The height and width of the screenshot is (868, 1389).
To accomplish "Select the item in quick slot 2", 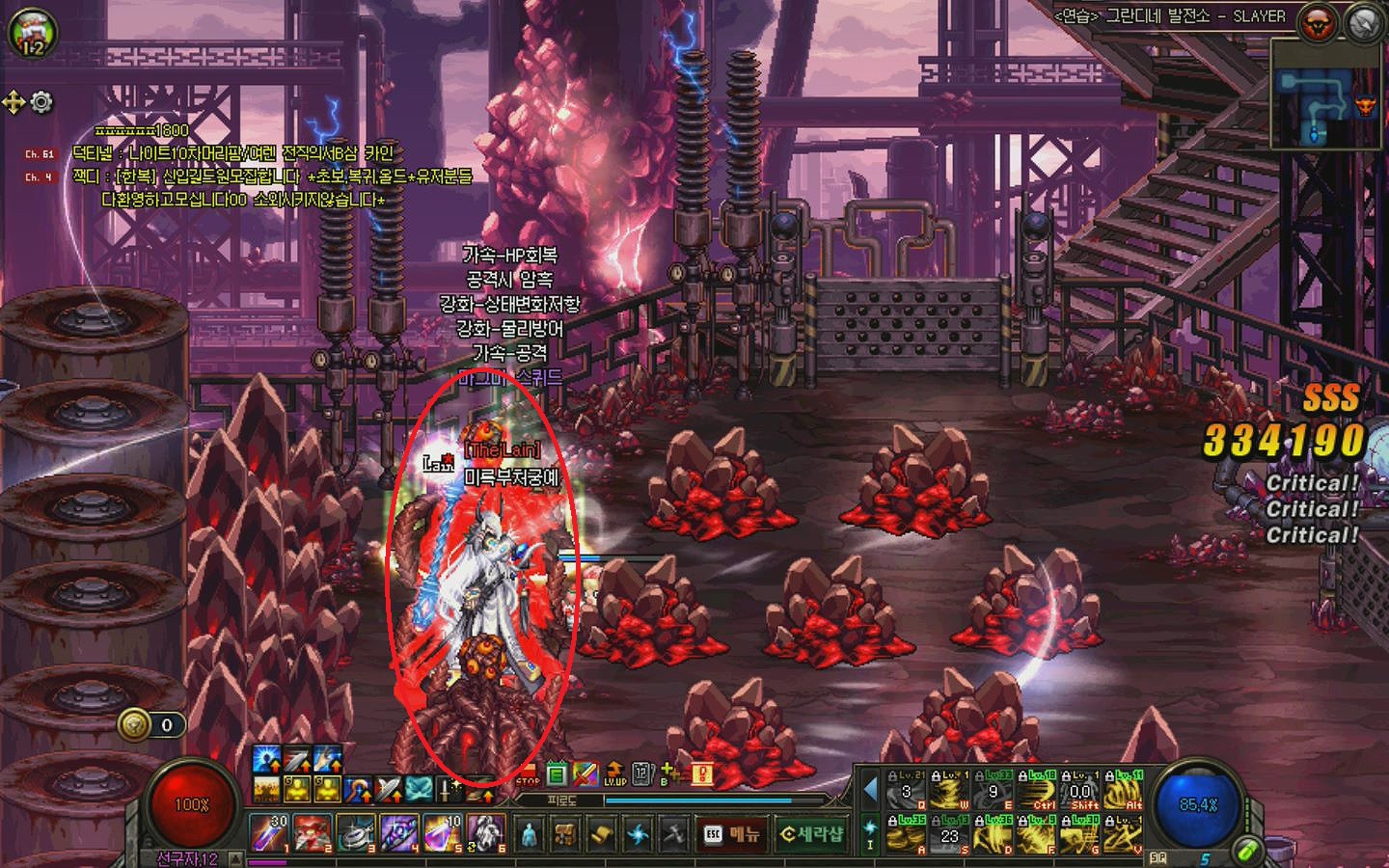I will point(312,833).
